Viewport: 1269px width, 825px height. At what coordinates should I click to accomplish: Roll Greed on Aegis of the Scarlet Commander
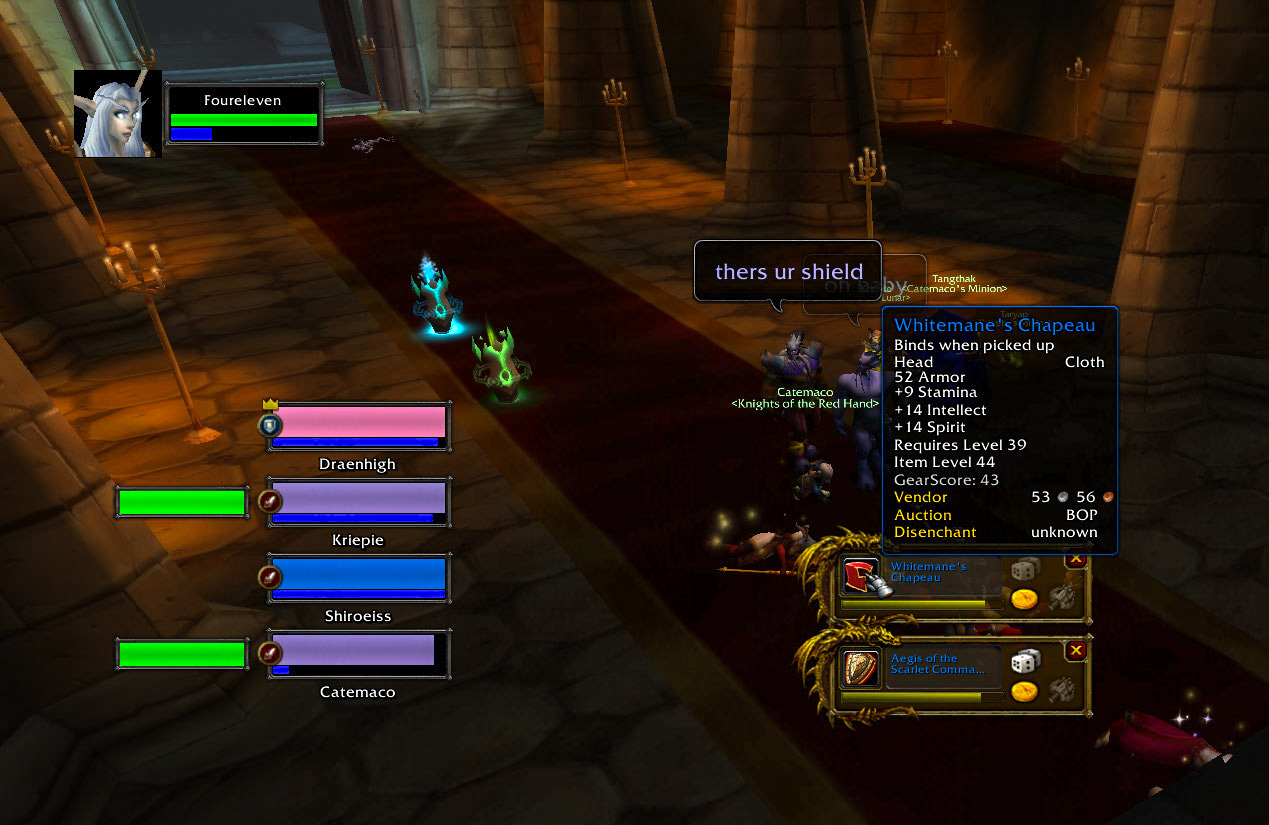click(1023, 692)
